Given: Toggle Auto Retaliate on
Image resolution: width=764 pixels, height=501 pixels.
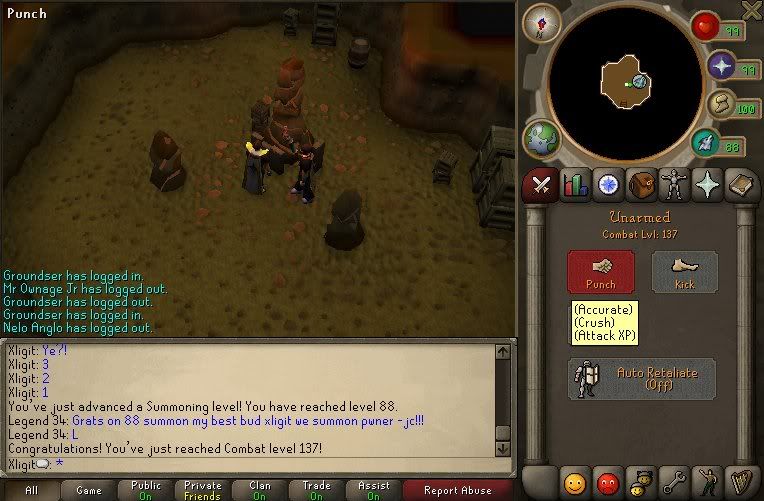Looking at the screenshot, I should pos(641,378).
